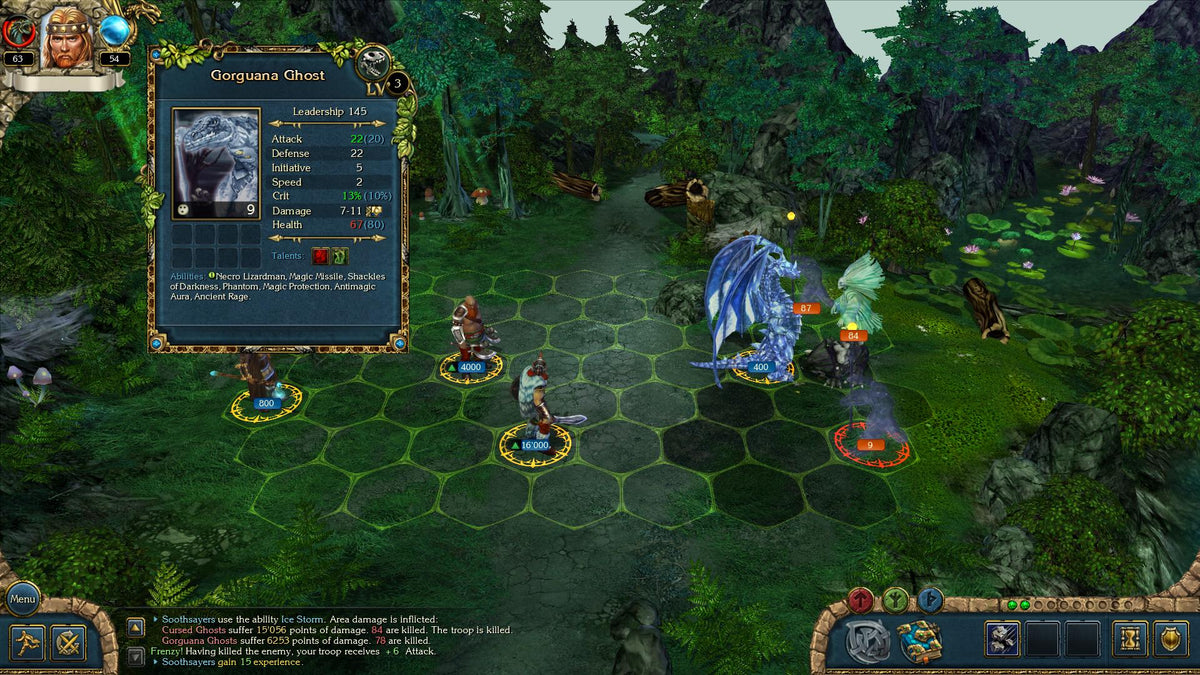Select the red talent icon

tap(321, 256)
